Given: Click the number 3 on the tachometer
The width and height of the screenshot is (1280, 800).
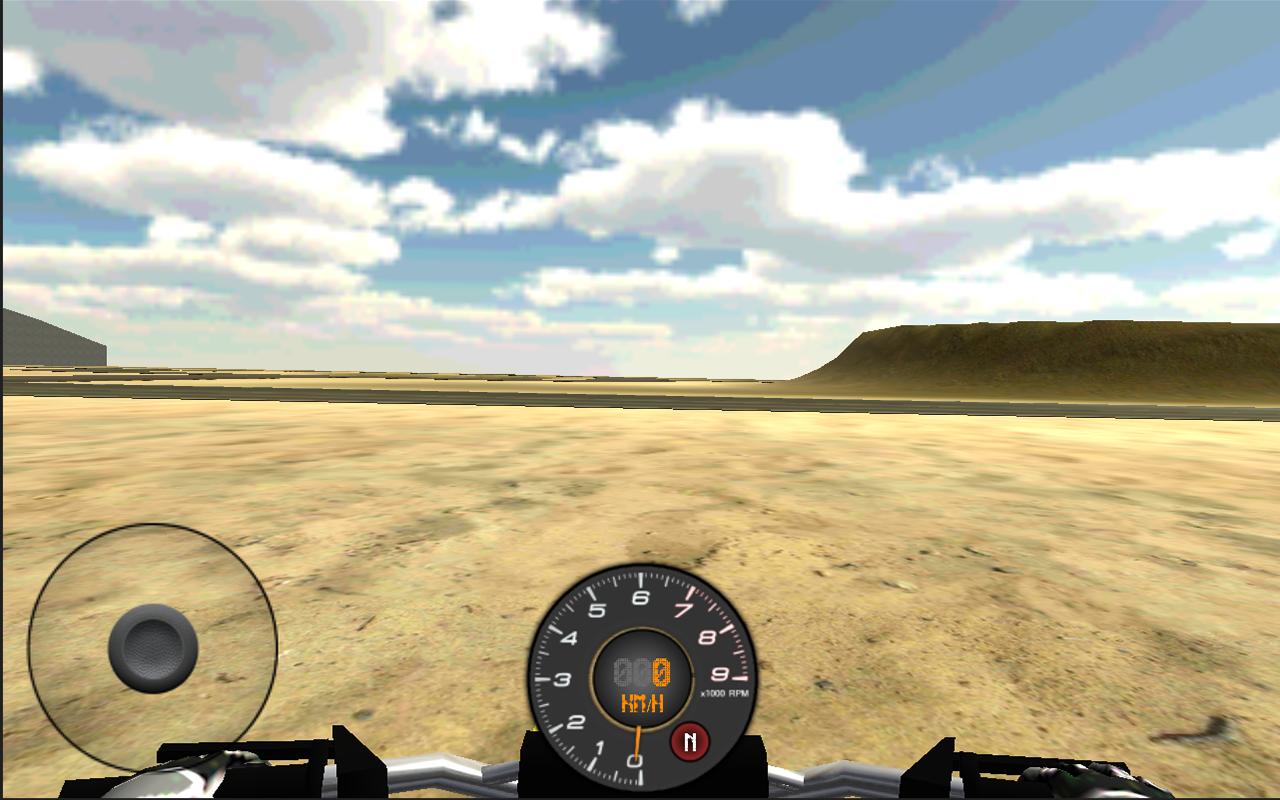Looking at the screenshot, I should [565, 676].
